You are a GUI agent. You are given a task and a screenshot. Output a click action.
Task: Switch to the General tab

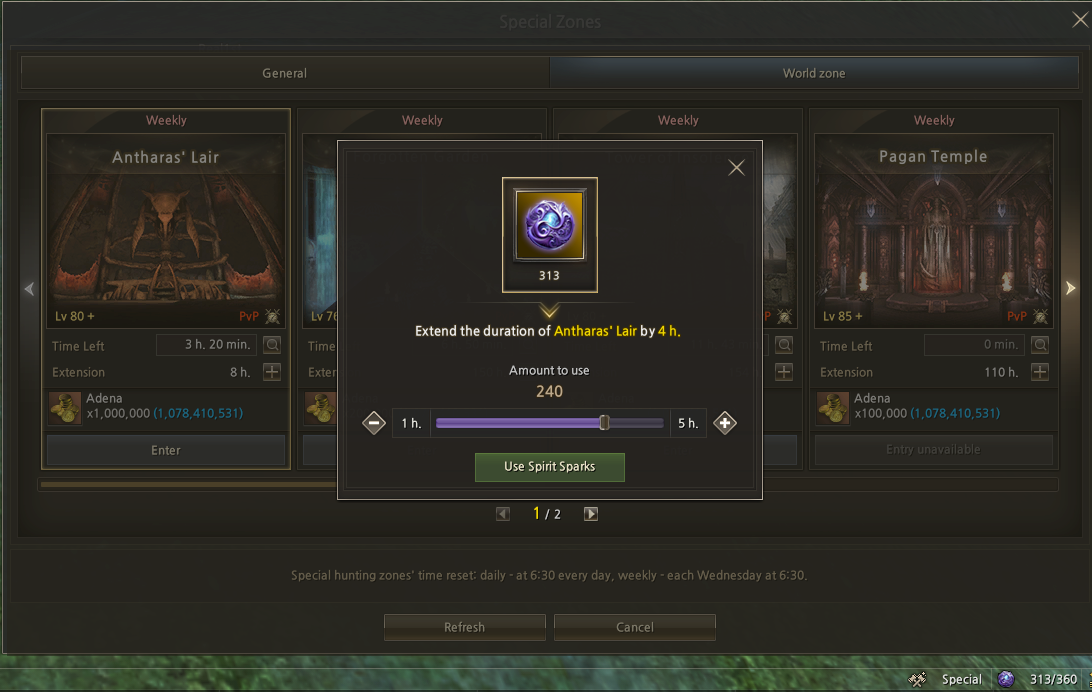[x=284, y=73]
